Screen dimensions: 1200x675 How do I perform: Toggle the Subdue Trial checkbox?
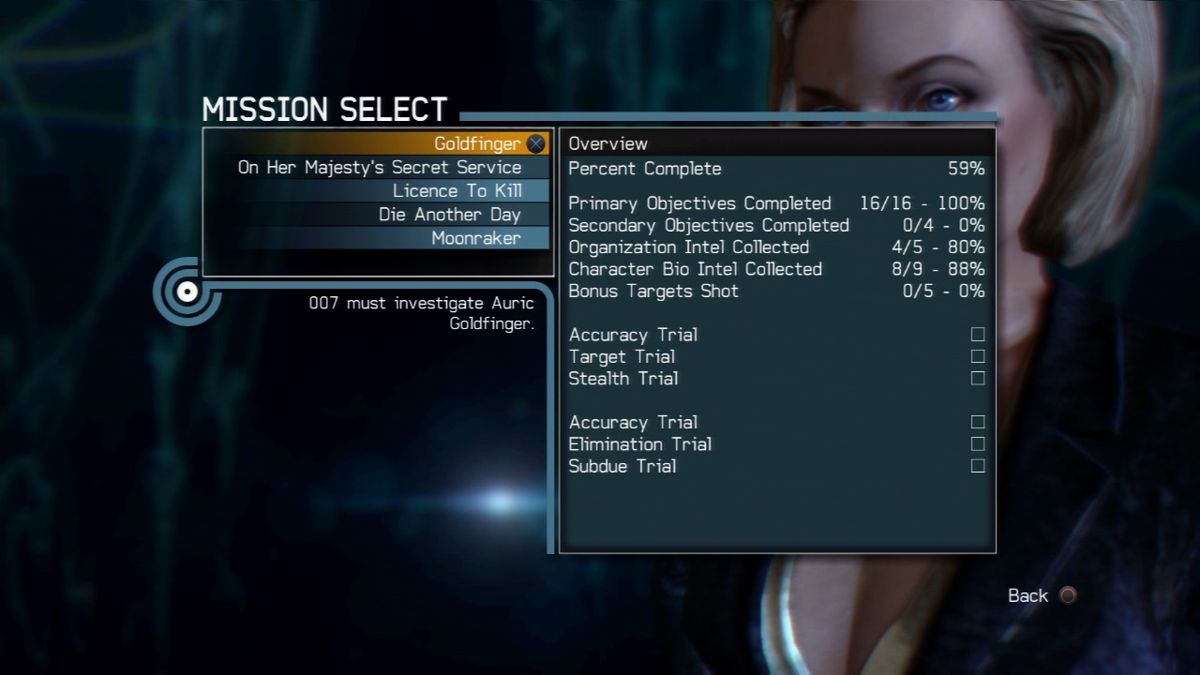[x=978, y=466]
